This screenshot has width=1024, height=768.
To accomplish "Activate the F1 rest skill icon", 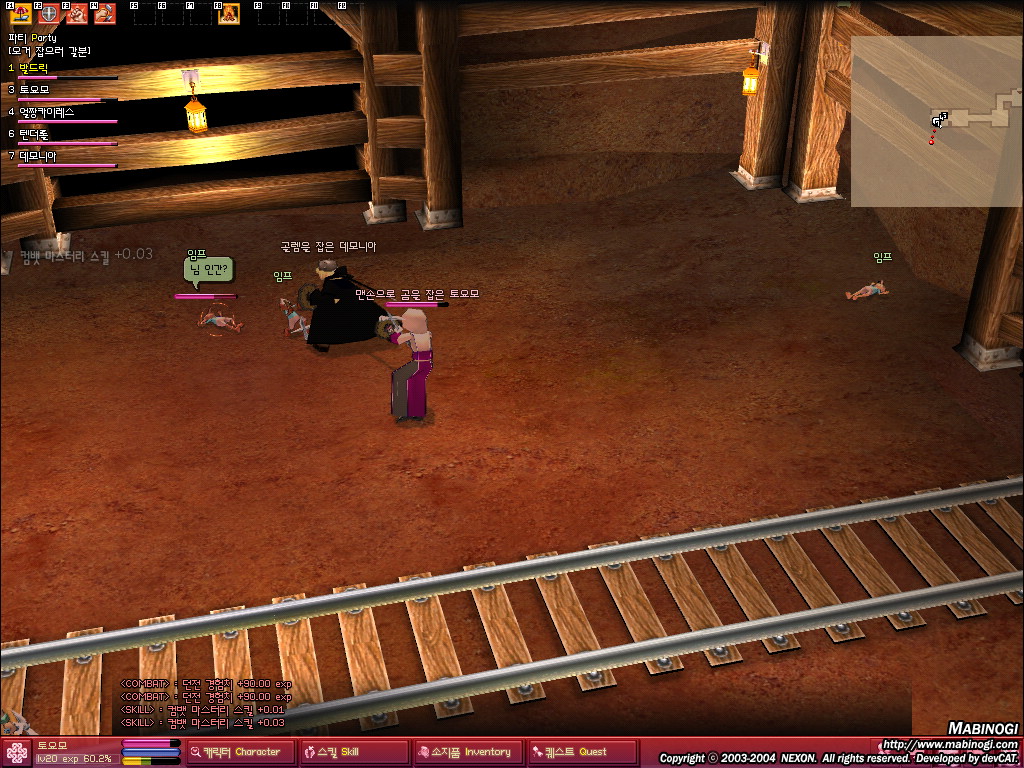I will (20, 14).
